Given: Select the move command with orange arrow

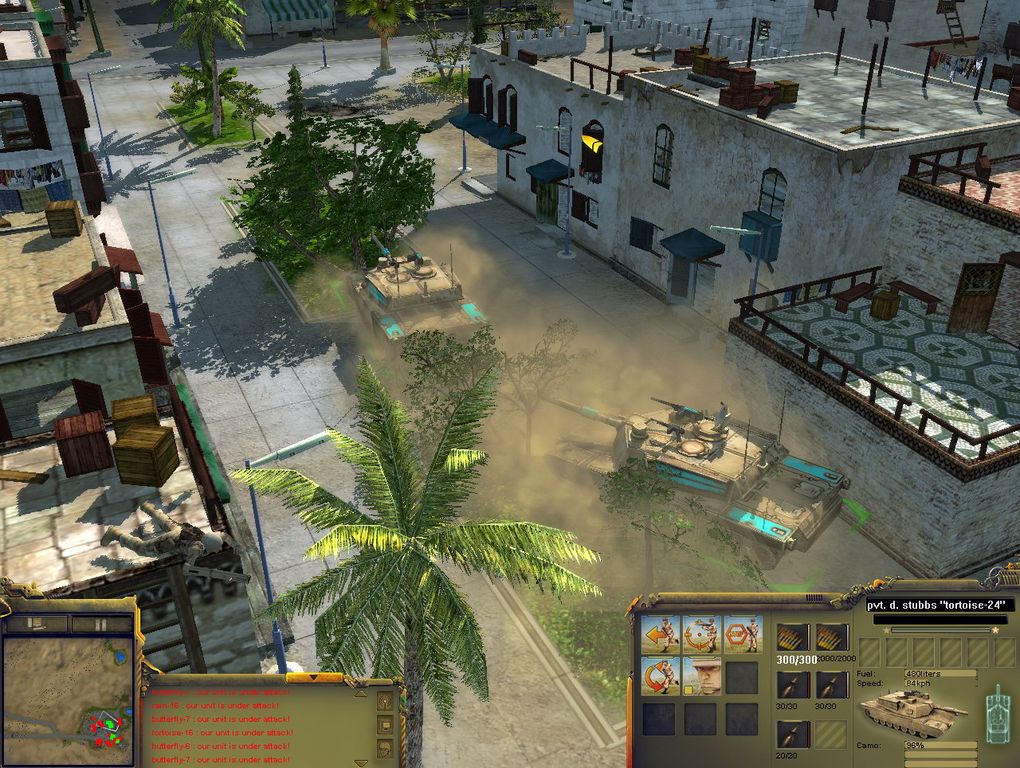Looking at the screenshot, I should pos(660,634).
